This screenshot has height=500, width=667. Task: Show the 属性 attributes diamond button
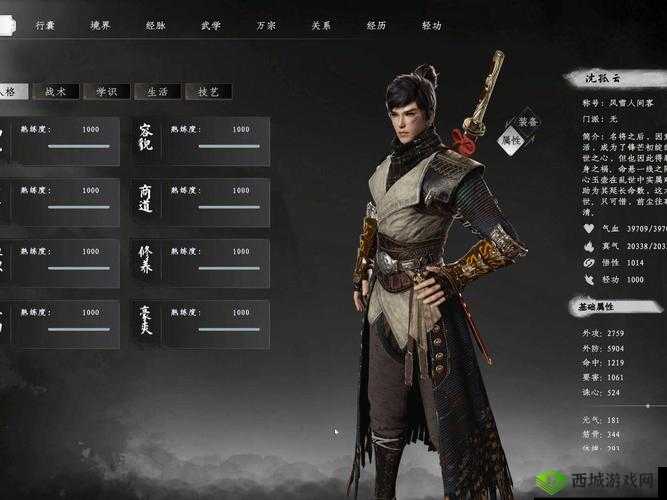[511, 140]
